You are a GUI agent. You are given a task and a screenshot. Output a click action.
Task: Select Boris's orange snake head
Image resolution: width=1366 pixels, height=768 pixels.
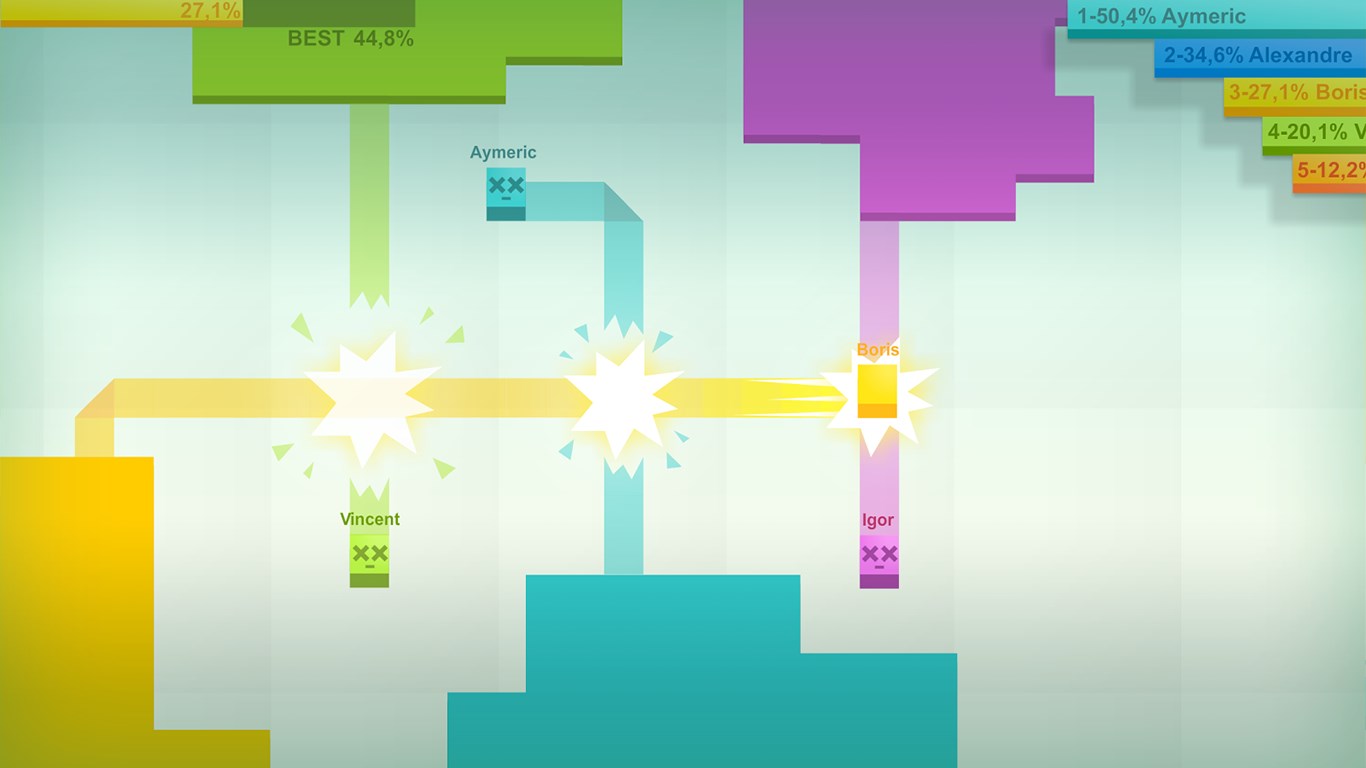tap(877, 390)
